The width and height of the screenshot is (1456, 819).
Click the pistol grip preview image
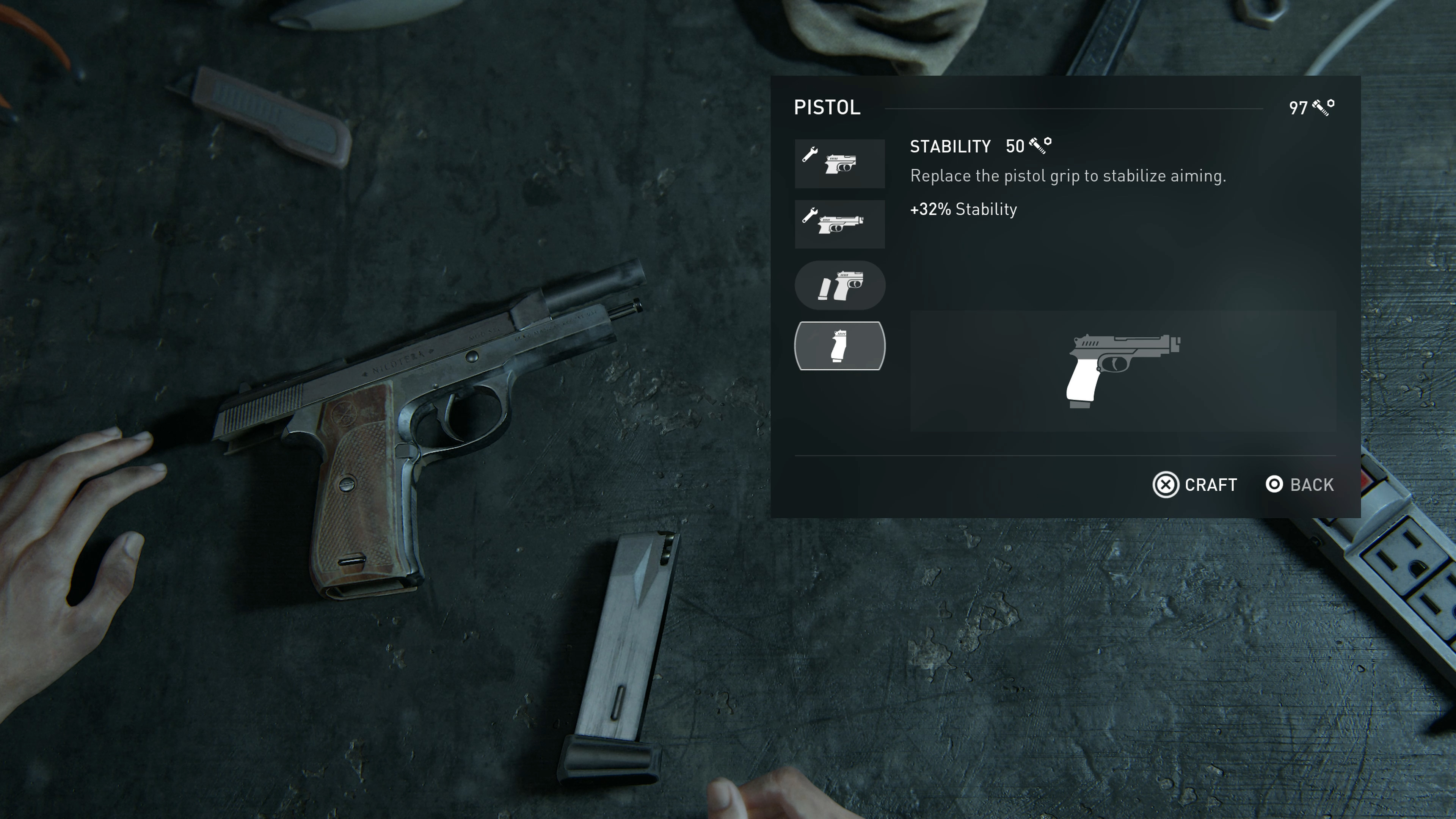[x=1122, y=371]
